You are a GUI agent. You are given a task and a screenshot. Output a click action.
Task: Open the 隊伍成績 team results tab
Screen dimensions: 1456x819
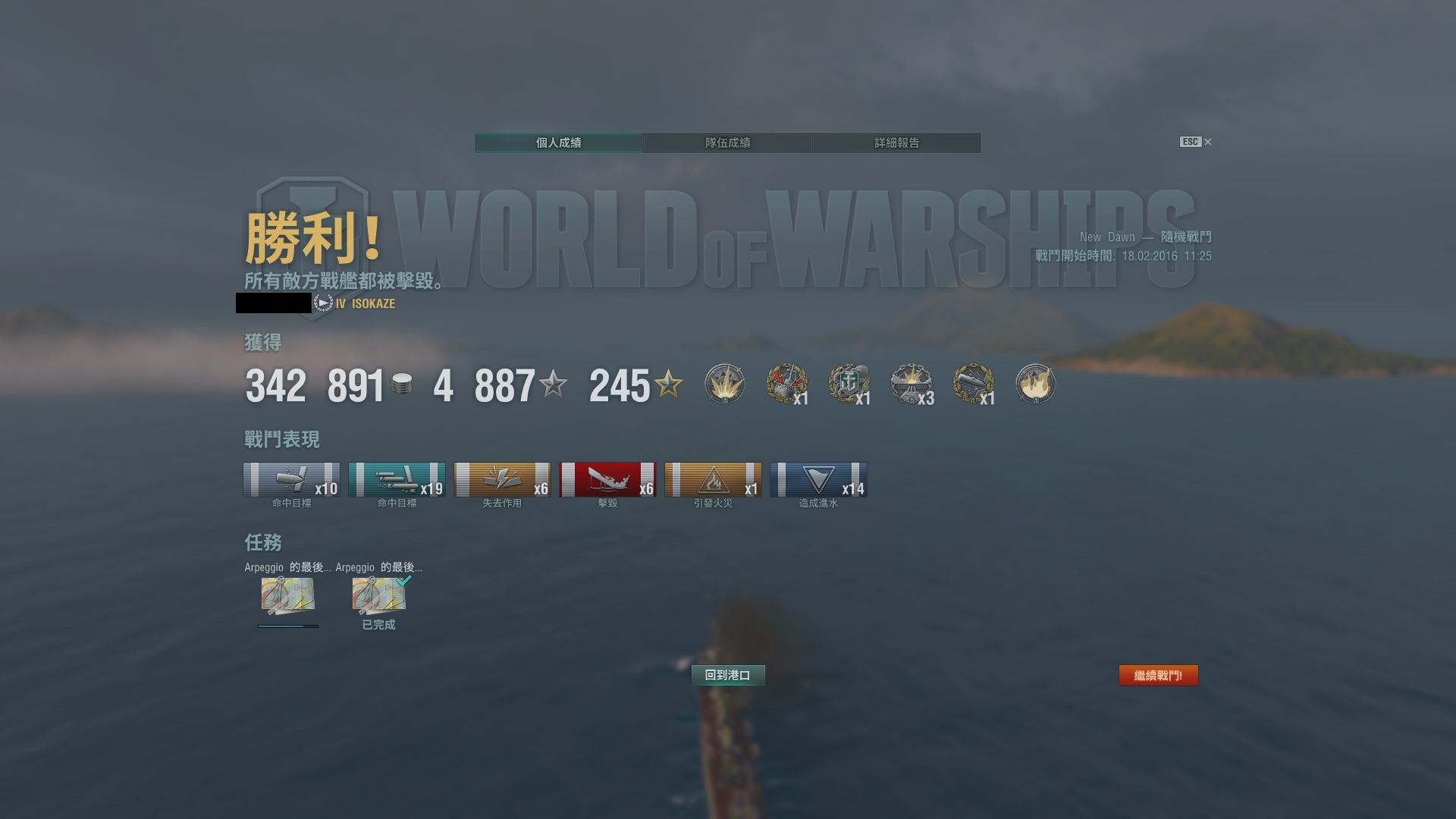tap(727, 143)
